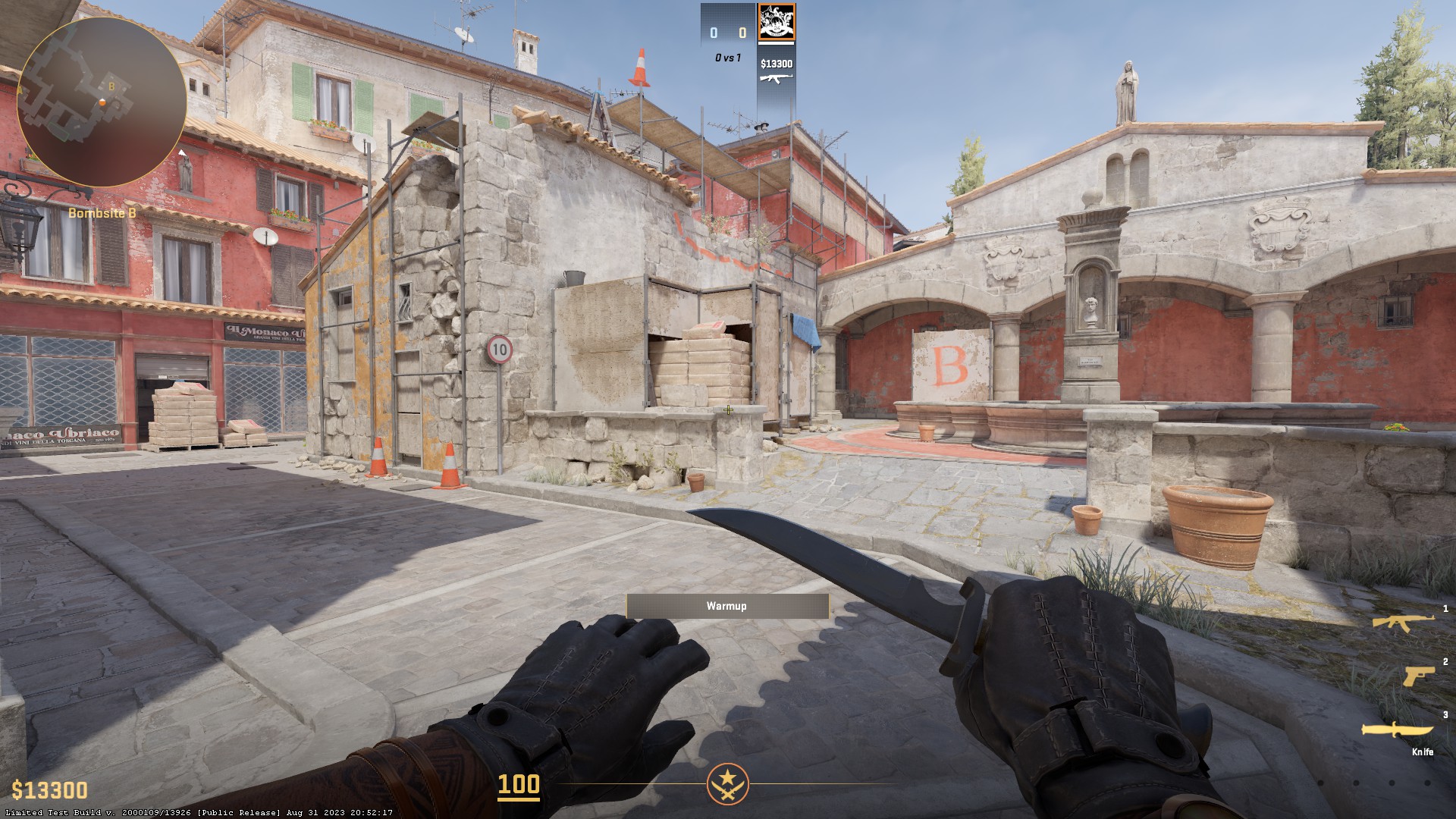Click the 0 vs 1 match score text
Viewport: 1456px width, 819px height.
726,56
